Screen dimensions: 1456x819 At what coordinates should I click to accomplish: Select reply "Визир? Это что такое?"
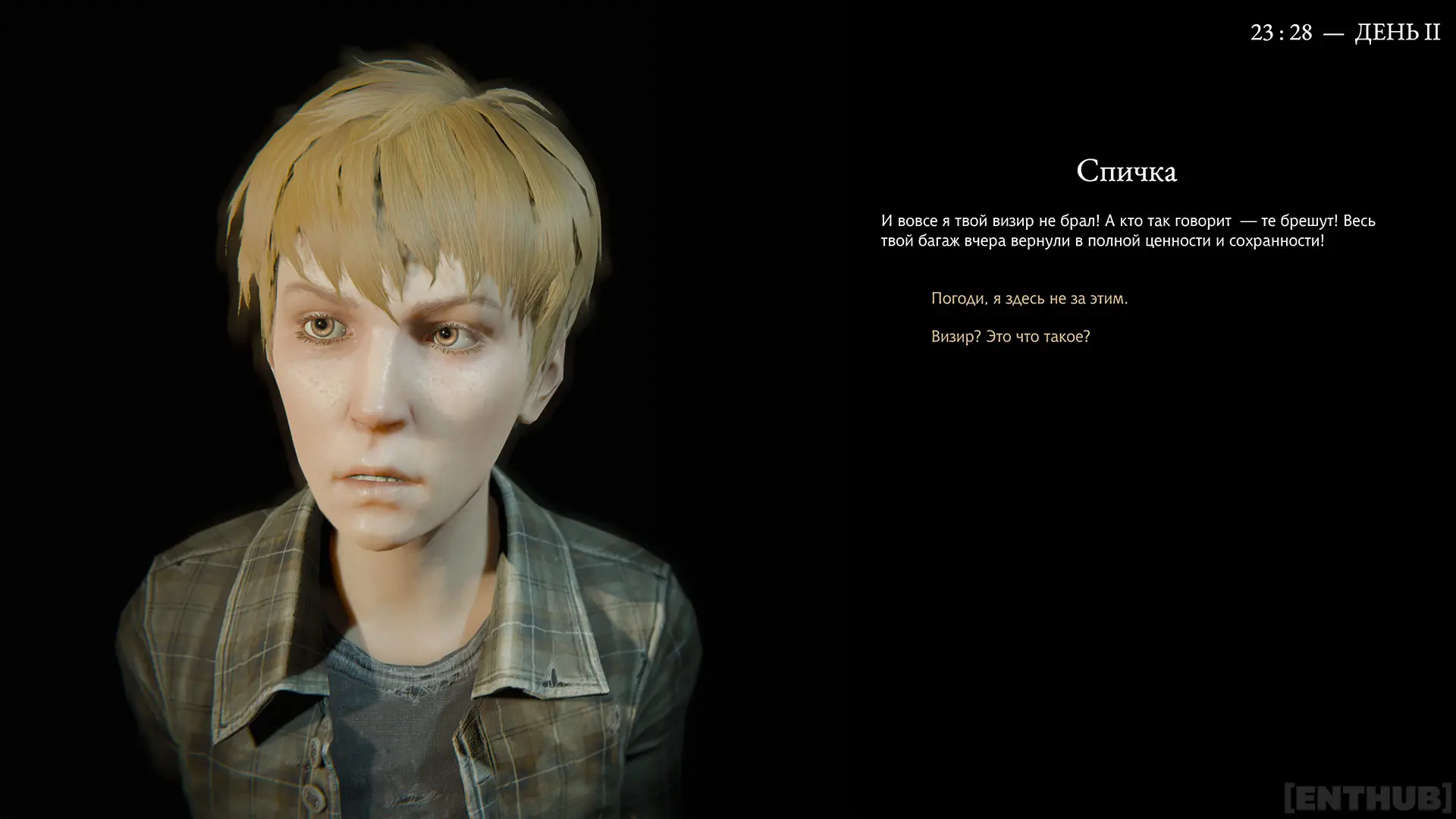(1010, 337)
